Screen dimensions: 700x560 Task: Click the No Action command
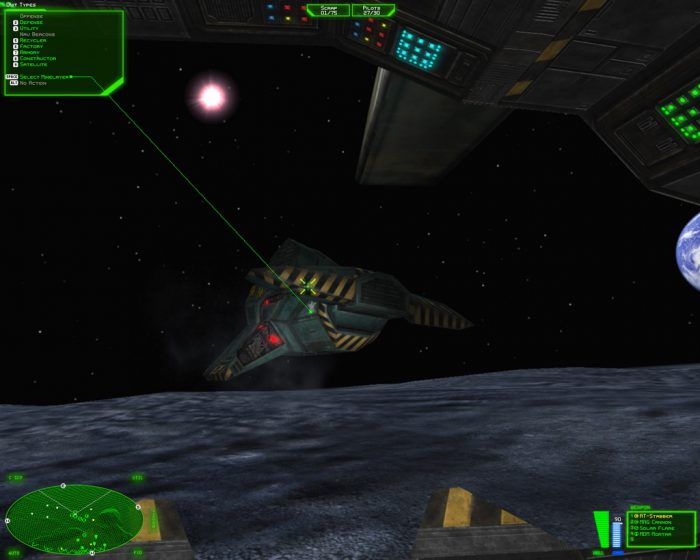pos(32,83)
